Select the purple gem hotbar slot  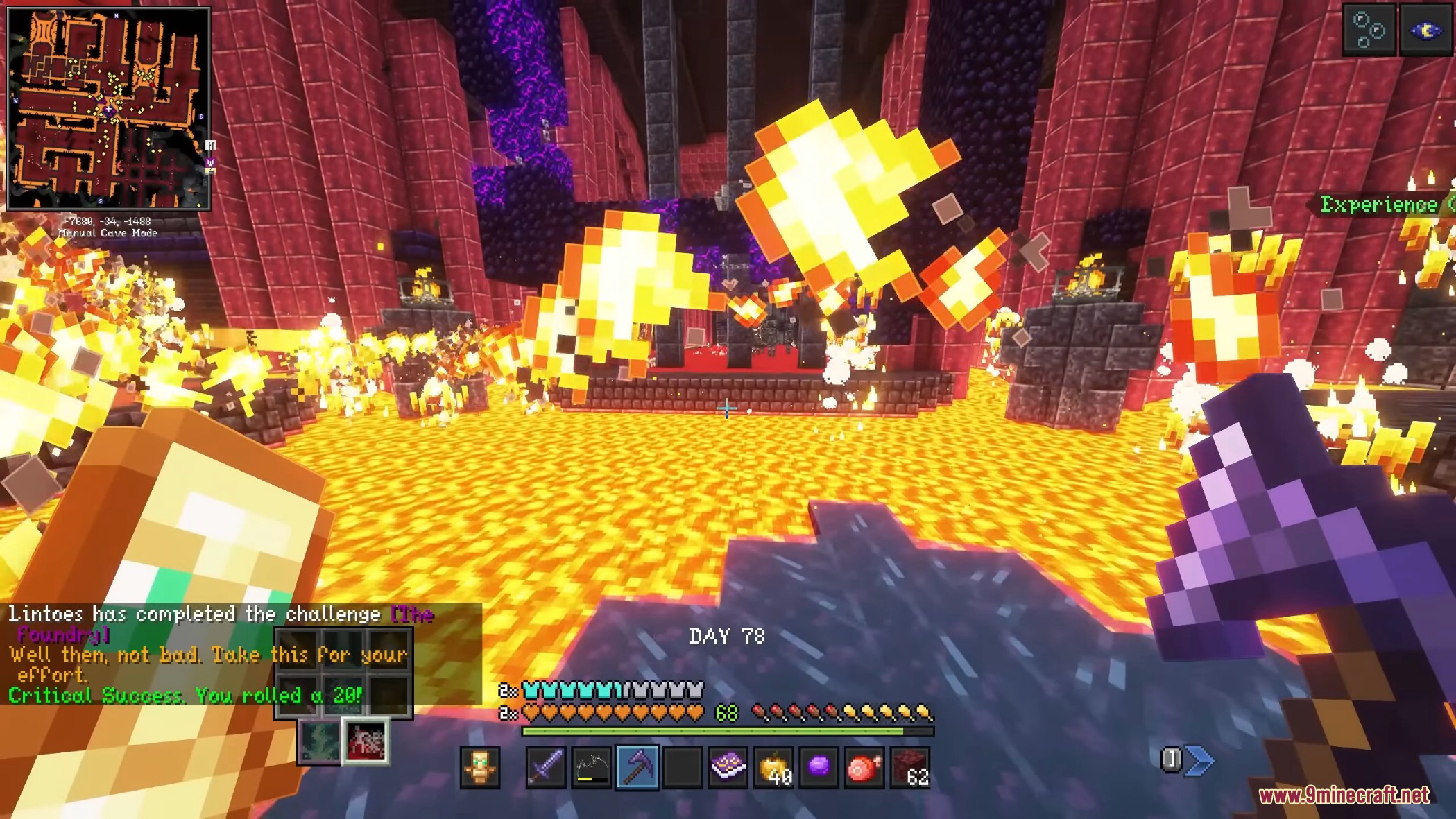(819, 768)
